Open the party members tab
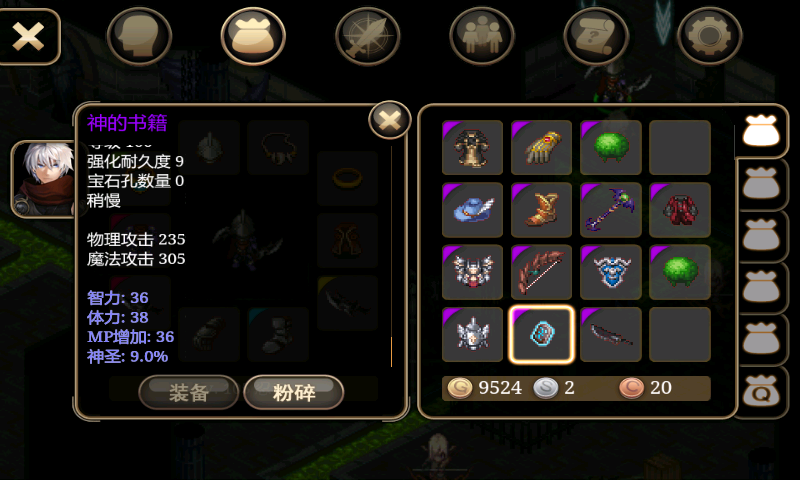The height and width of the screenshot is (480, 800). coord(482,36)
